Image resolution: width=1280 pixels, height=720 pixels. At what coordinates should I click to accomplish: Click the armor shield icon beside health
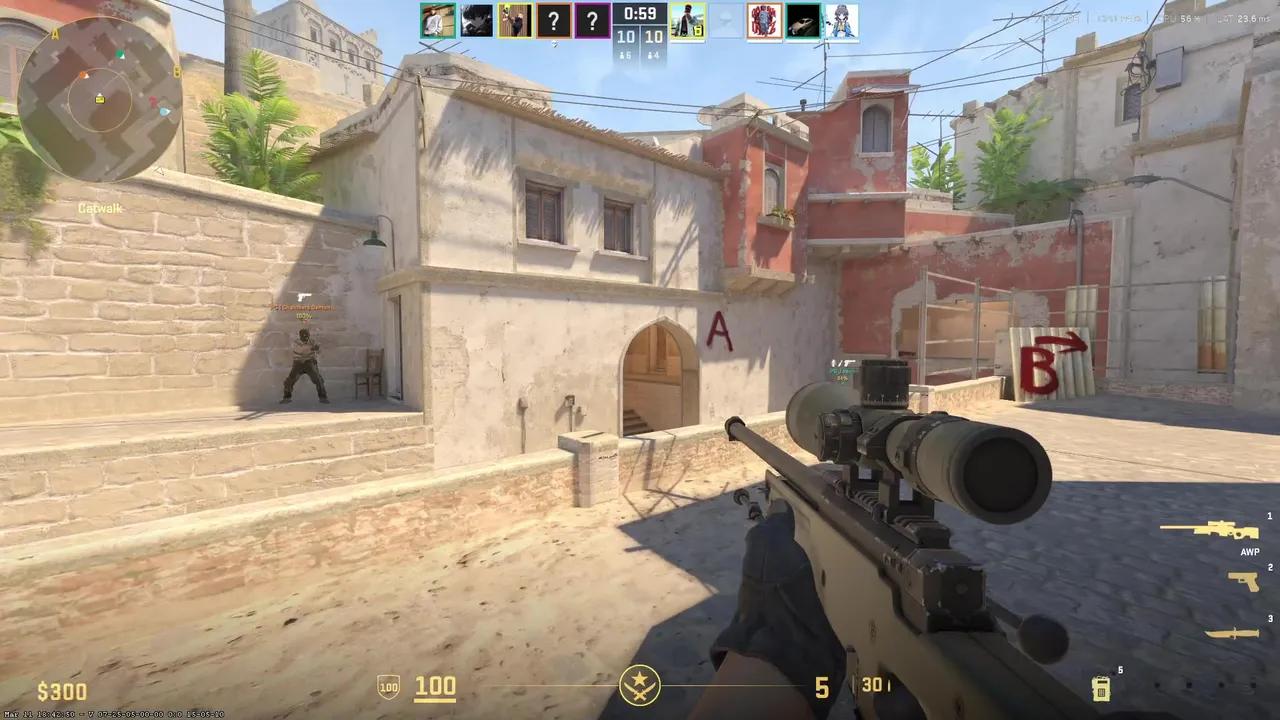point(387,687)
